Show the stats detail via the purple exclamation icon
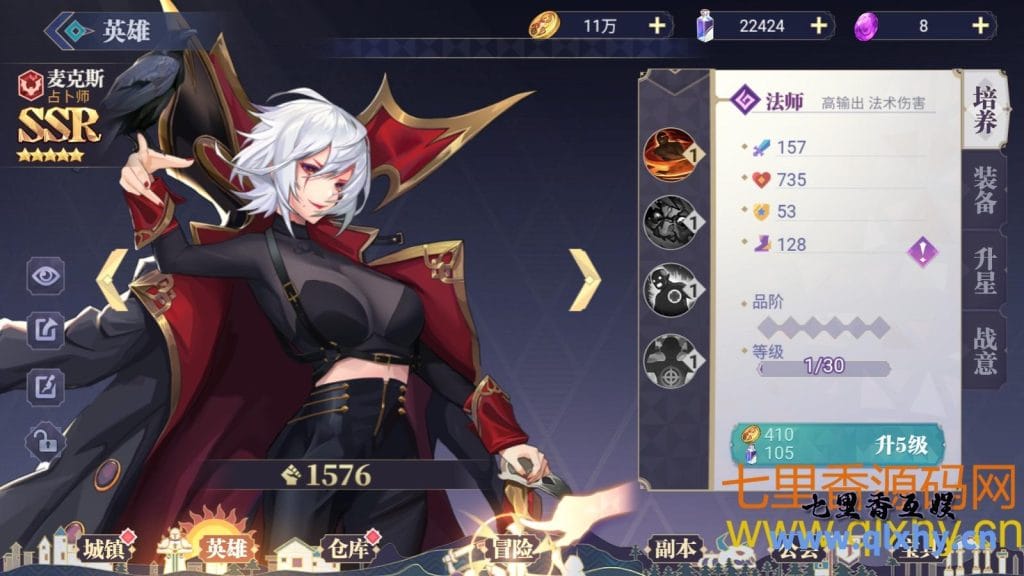Screen dimensions: 1024x576 tap(922, 251)
